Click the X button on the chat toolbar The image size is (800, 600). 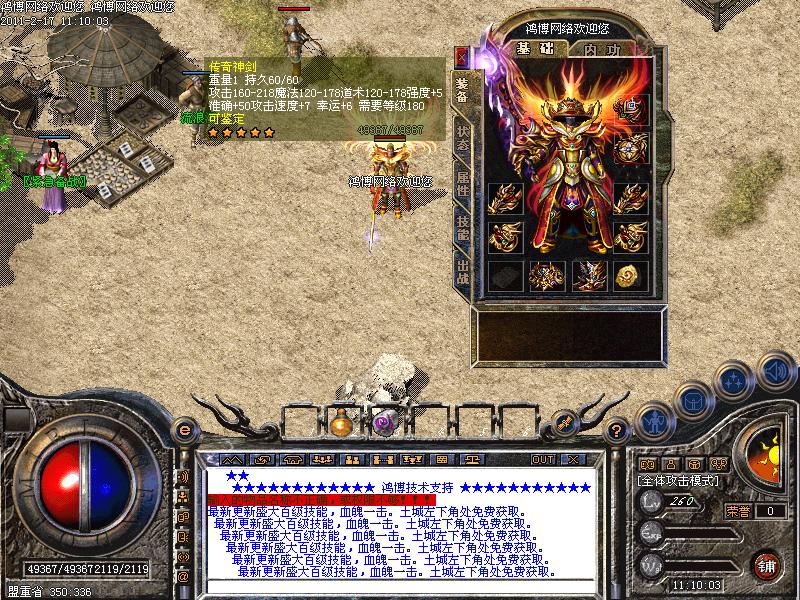[573, 459]
